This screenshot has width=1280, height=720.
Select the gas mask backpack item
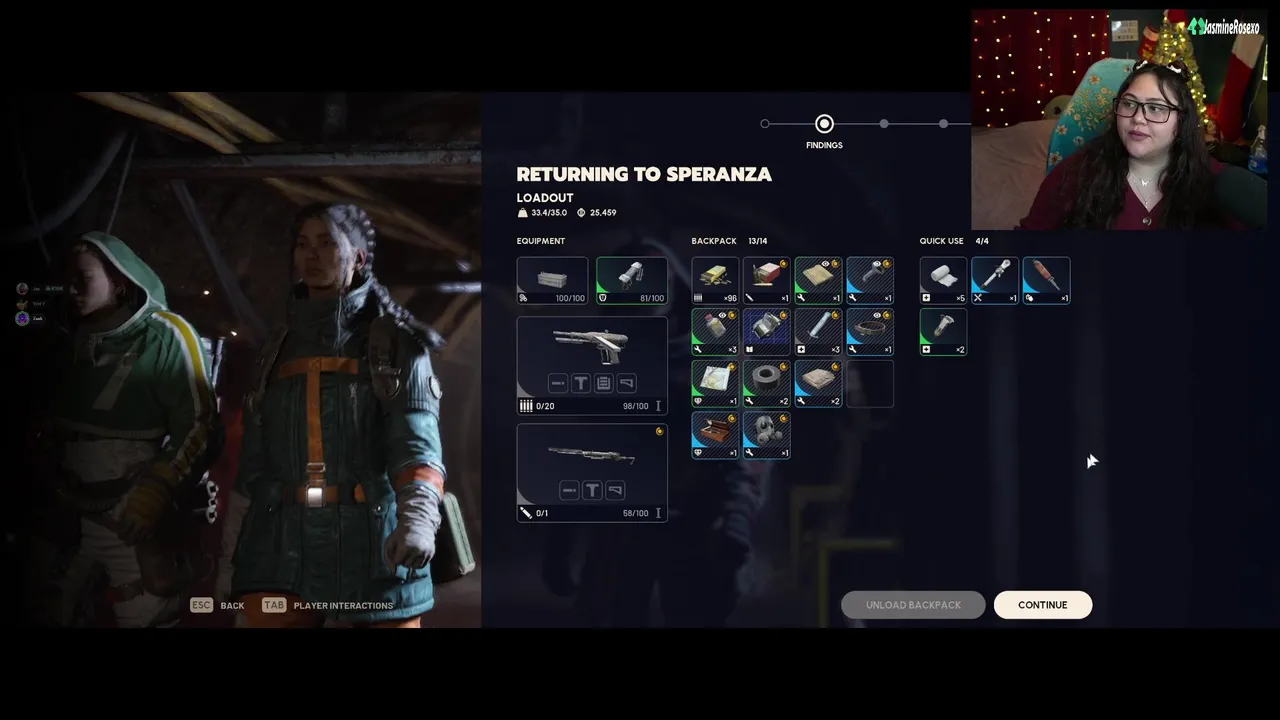767,436
